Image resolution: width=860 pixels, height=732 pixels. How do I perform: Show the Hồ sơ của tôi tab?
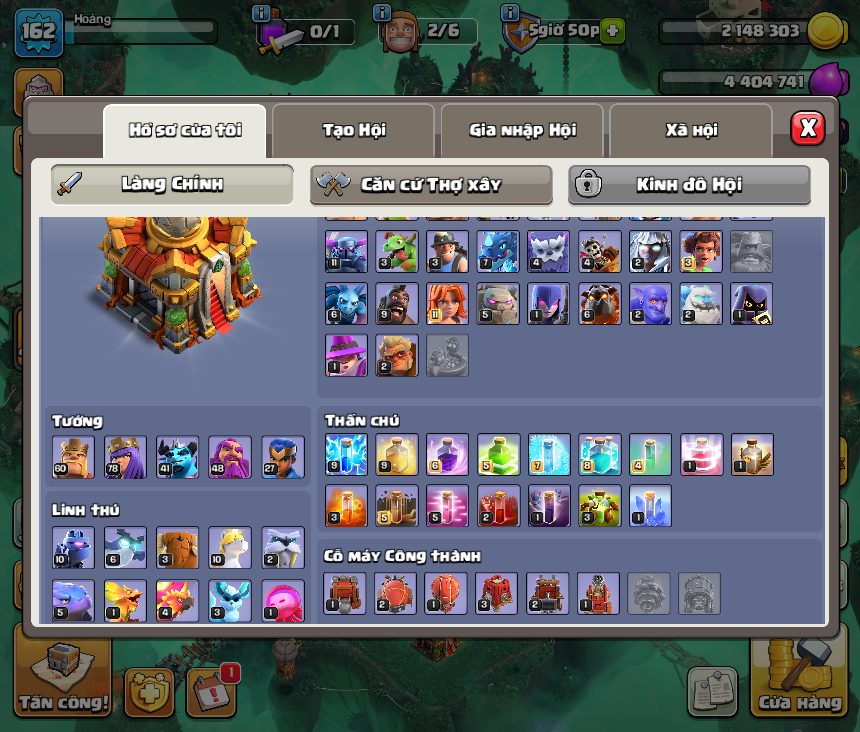(185, 130)
